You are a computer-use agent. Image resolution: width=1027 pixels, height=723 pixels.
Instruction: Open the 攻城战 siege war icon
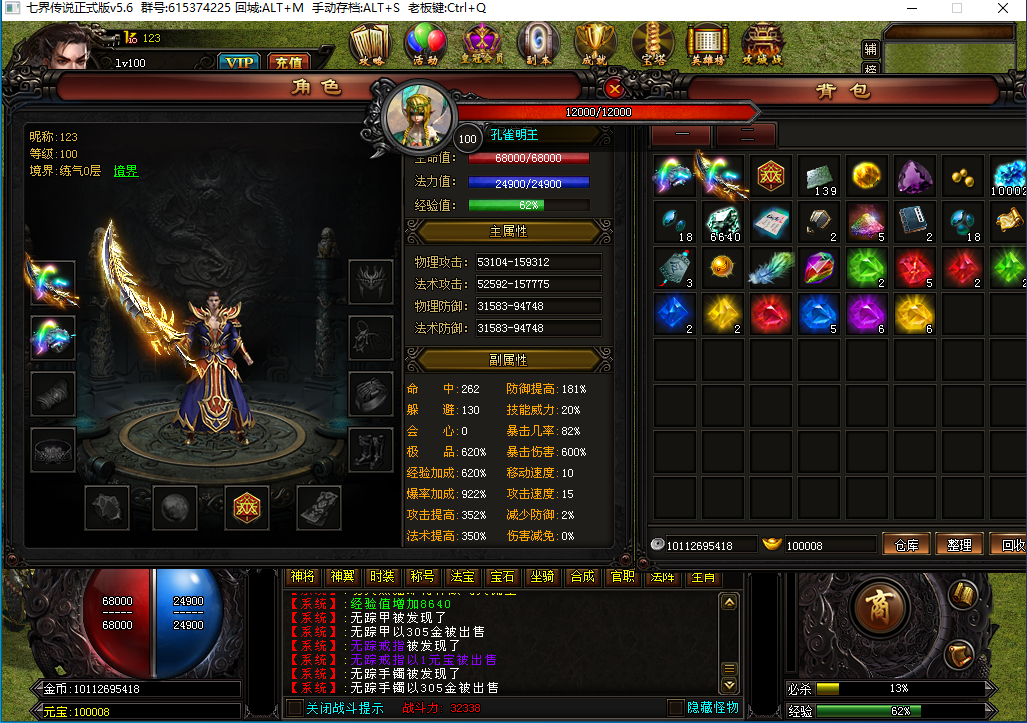(x=763, y=43)
